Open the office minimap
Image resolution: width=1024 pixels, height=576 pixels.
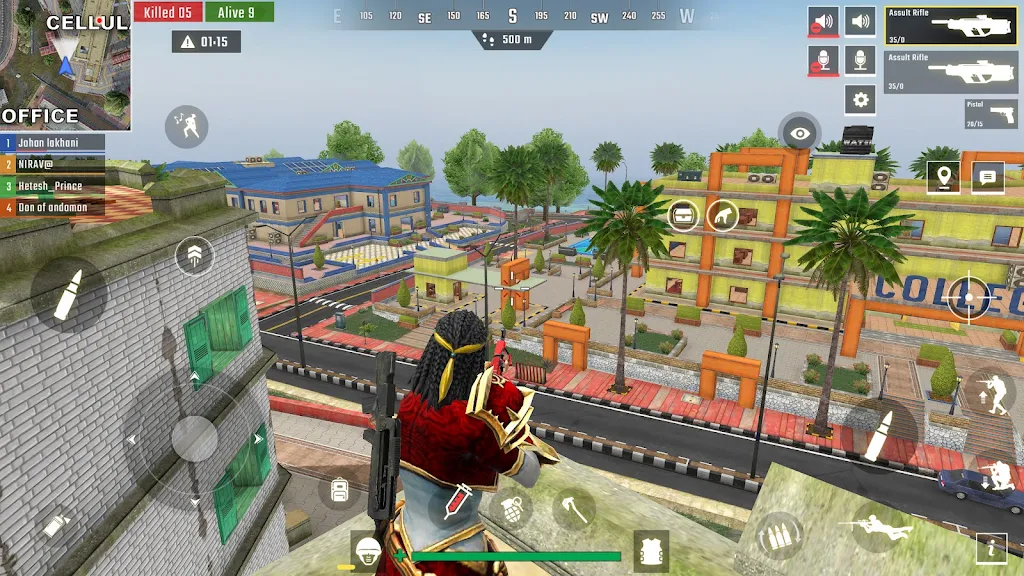coord(65,65)
